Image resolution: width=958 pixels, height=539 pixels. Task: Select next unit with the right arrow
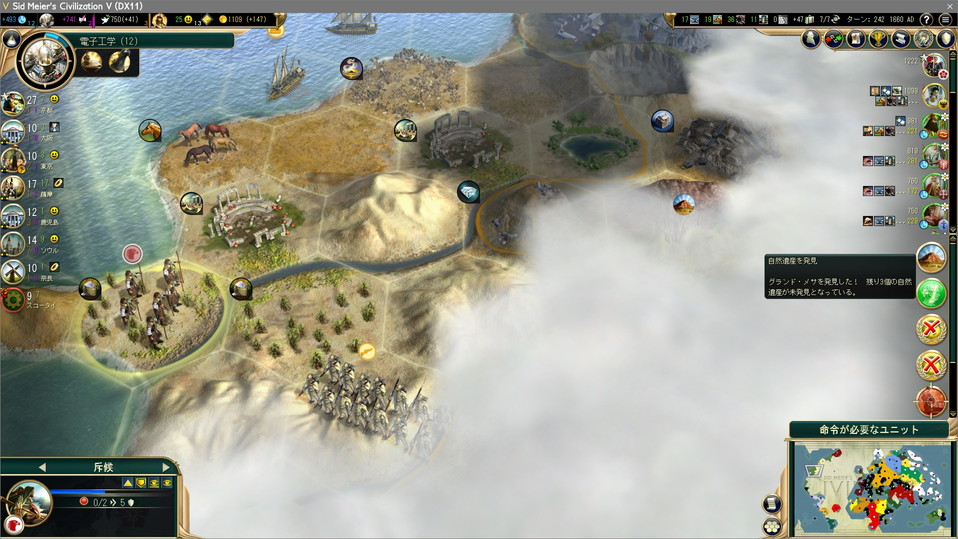[x=166, y=467]
